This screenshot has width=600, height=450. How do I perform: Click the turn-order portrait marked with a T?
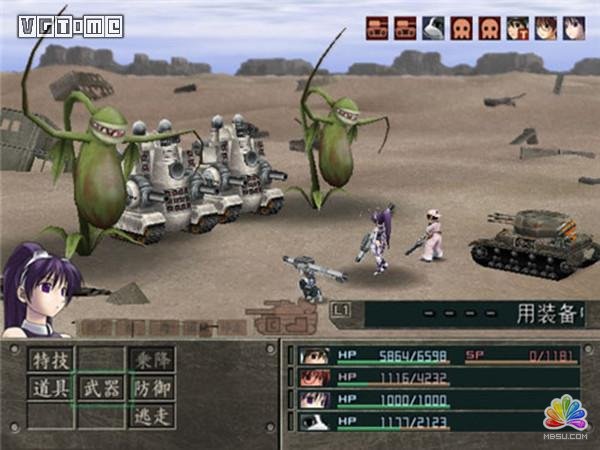(517, 28)
